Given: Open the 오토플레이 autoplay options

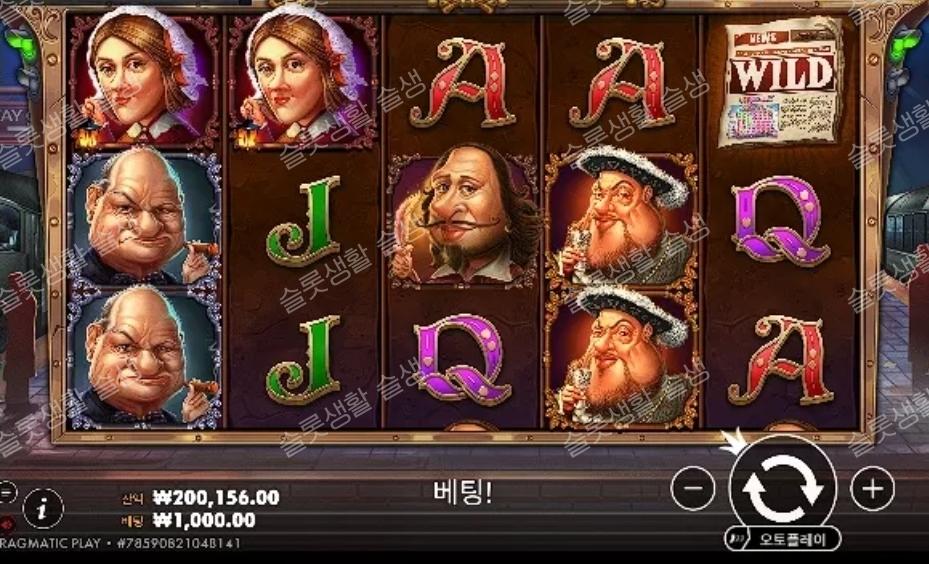Looking at the screenshot, I should 783,538.
